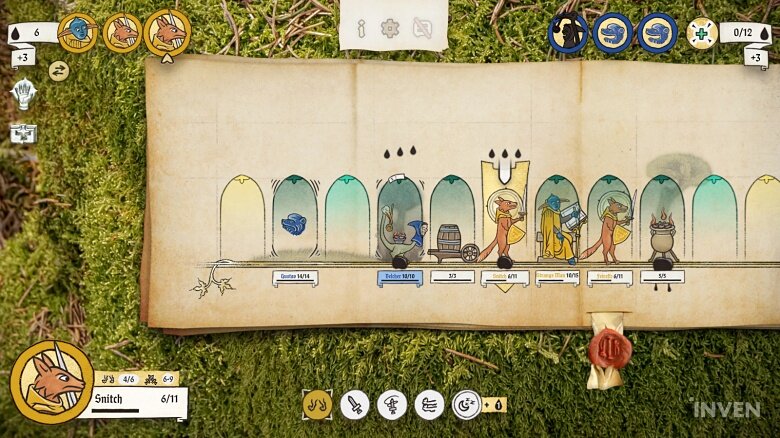Activate the gauntlet hand action icon

click(x=24, y=95)
